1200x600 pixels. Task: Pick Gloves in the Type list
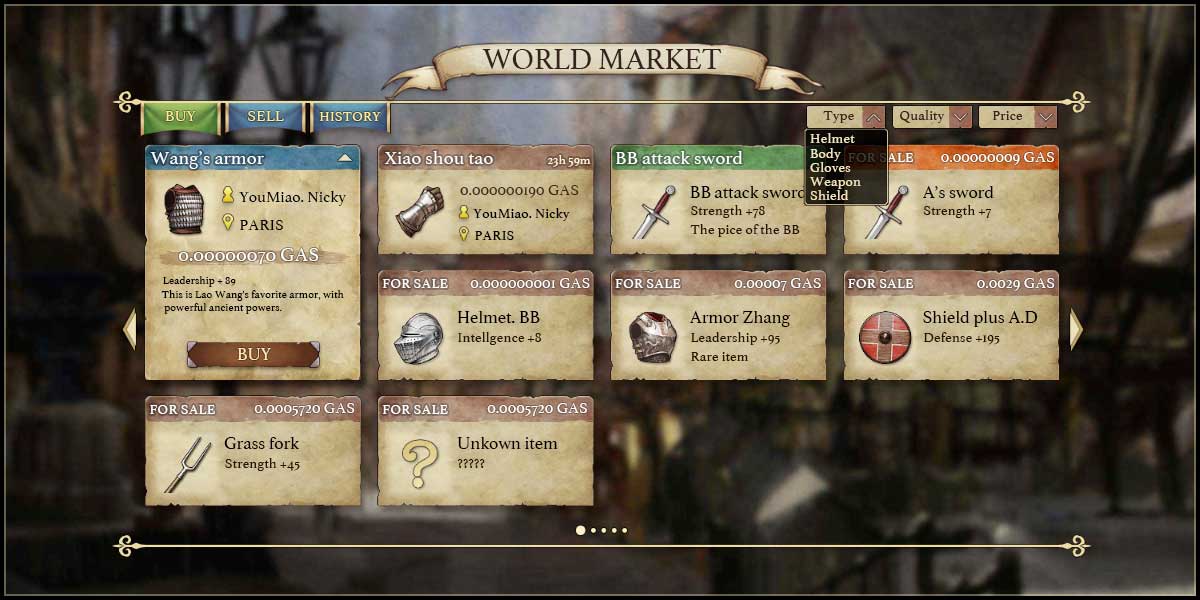pyautogui.click(x=830, y=168)
